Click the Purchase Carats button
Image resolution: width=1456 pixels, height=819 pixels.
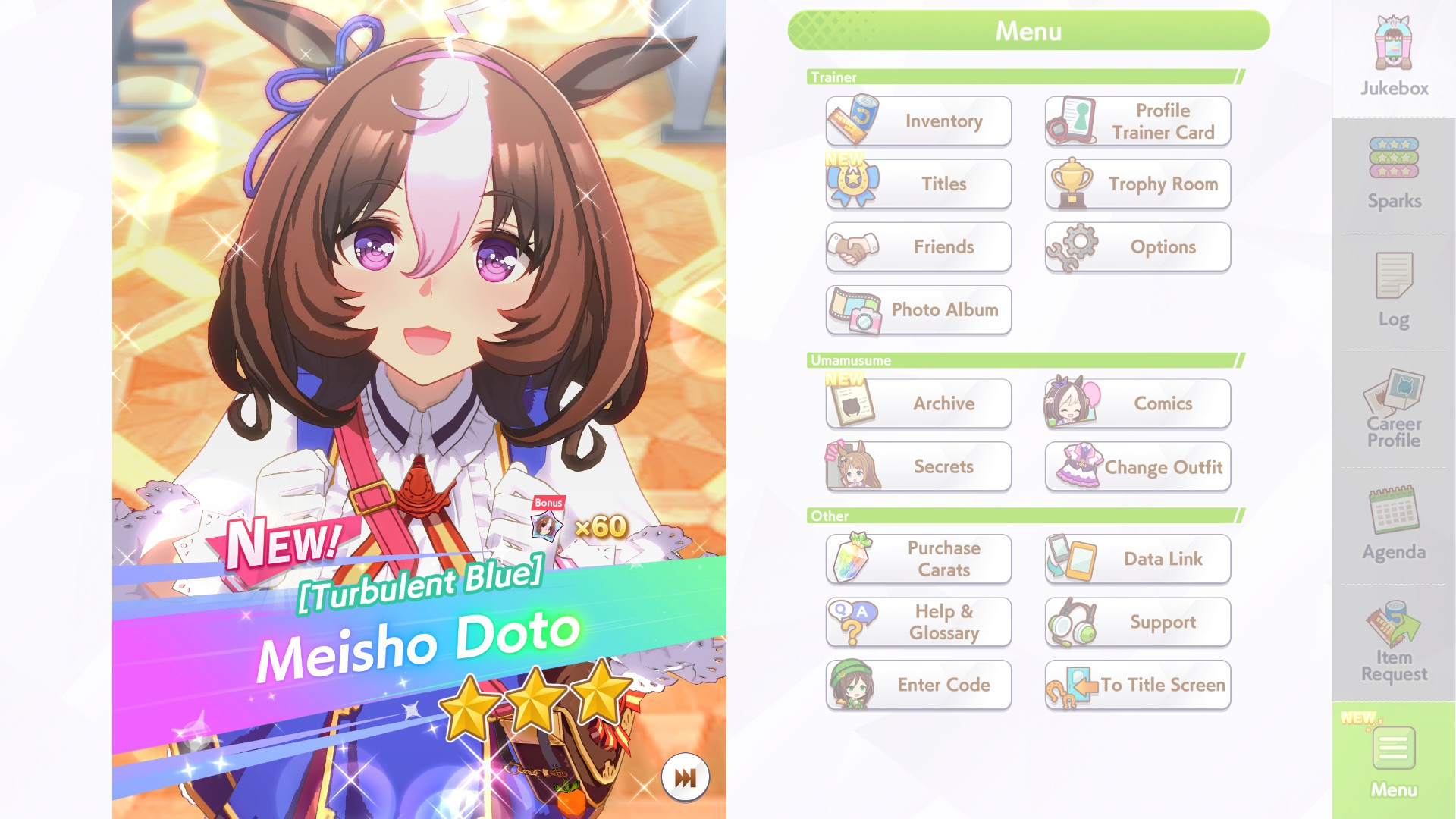pos(918,559)
